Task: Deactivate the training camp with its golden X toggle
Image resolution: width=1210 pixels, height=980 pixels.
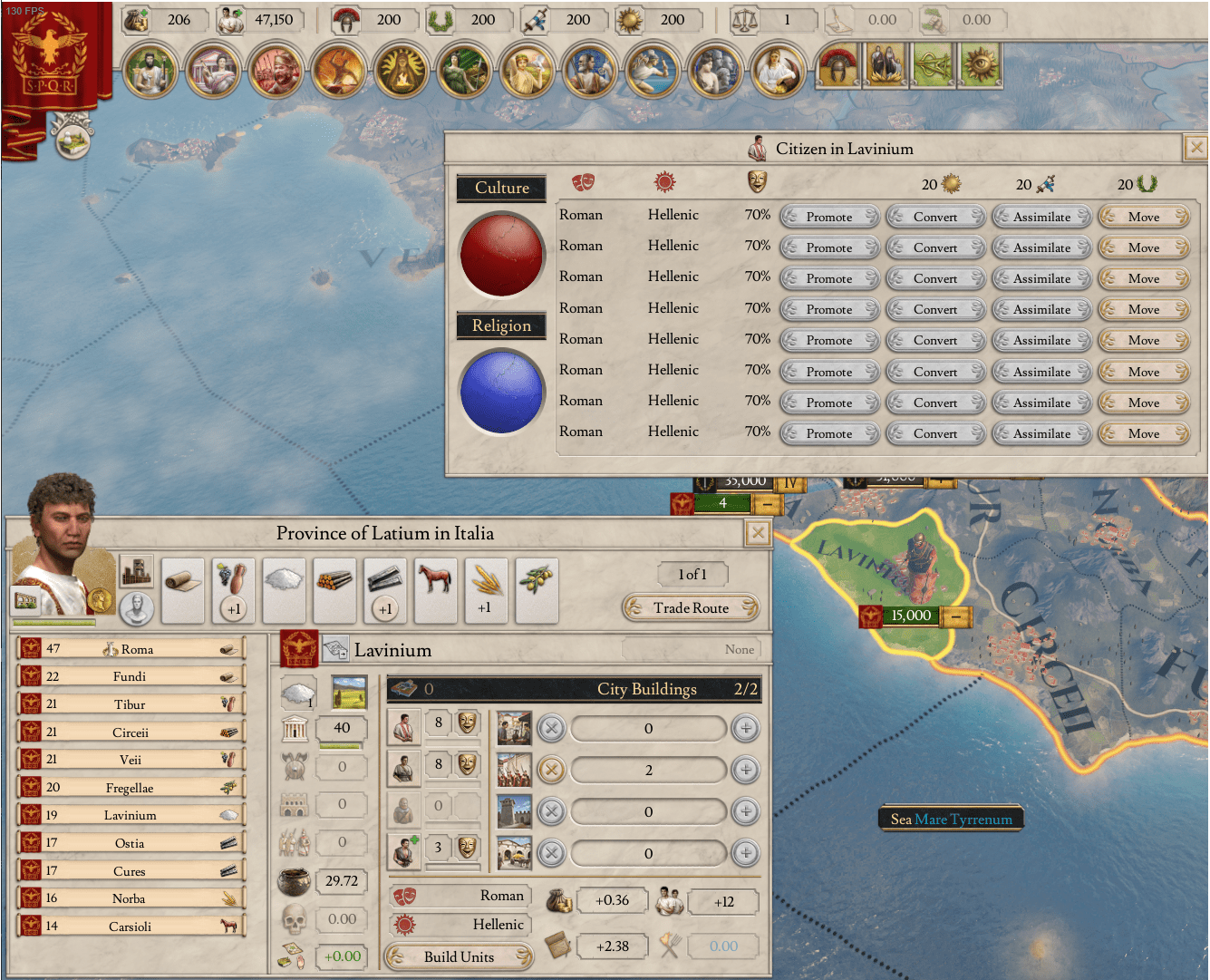Action: pos(551,770)
